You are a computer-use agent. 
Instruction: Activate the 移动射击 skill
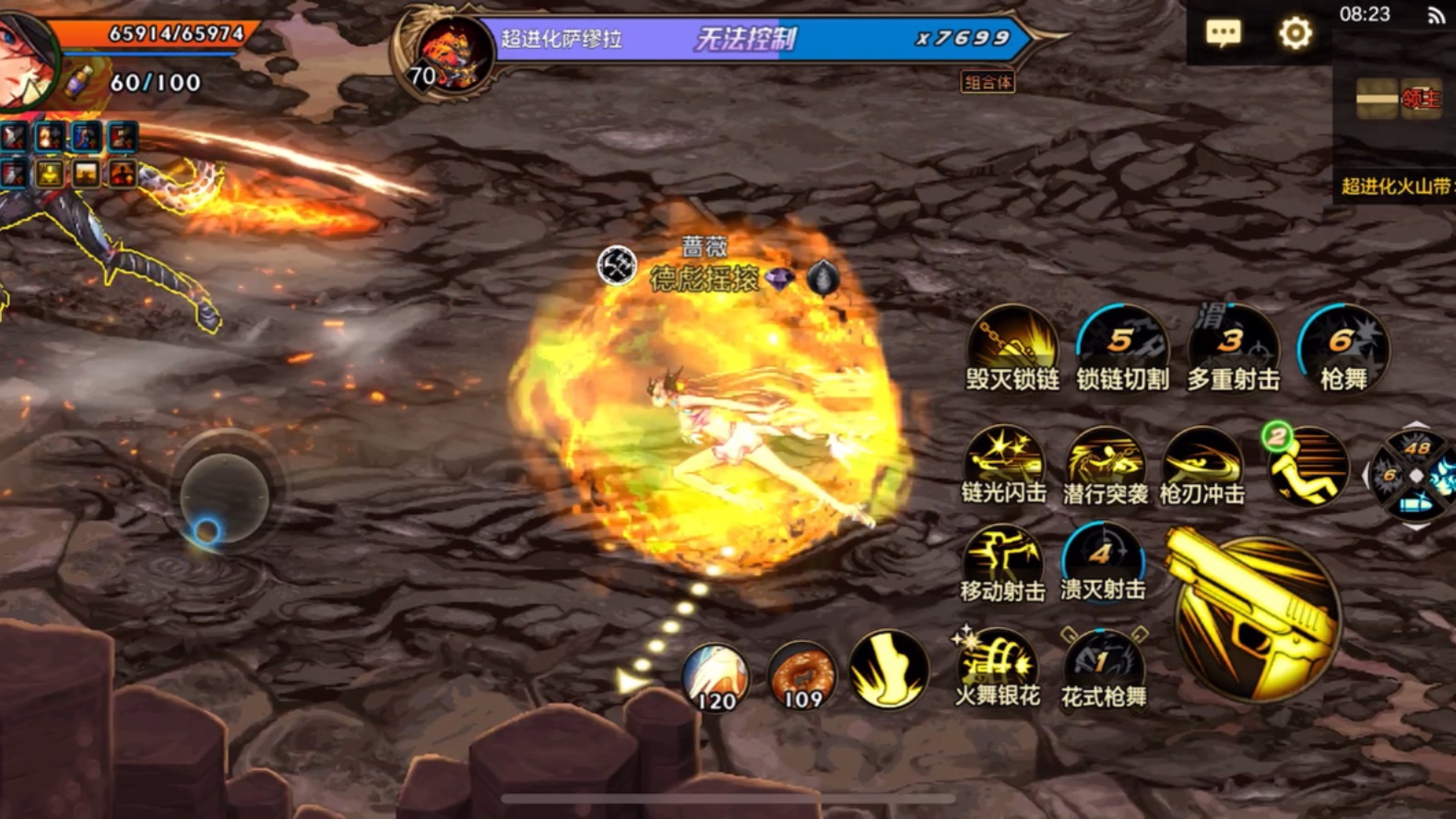click(x=1001, y=558)
